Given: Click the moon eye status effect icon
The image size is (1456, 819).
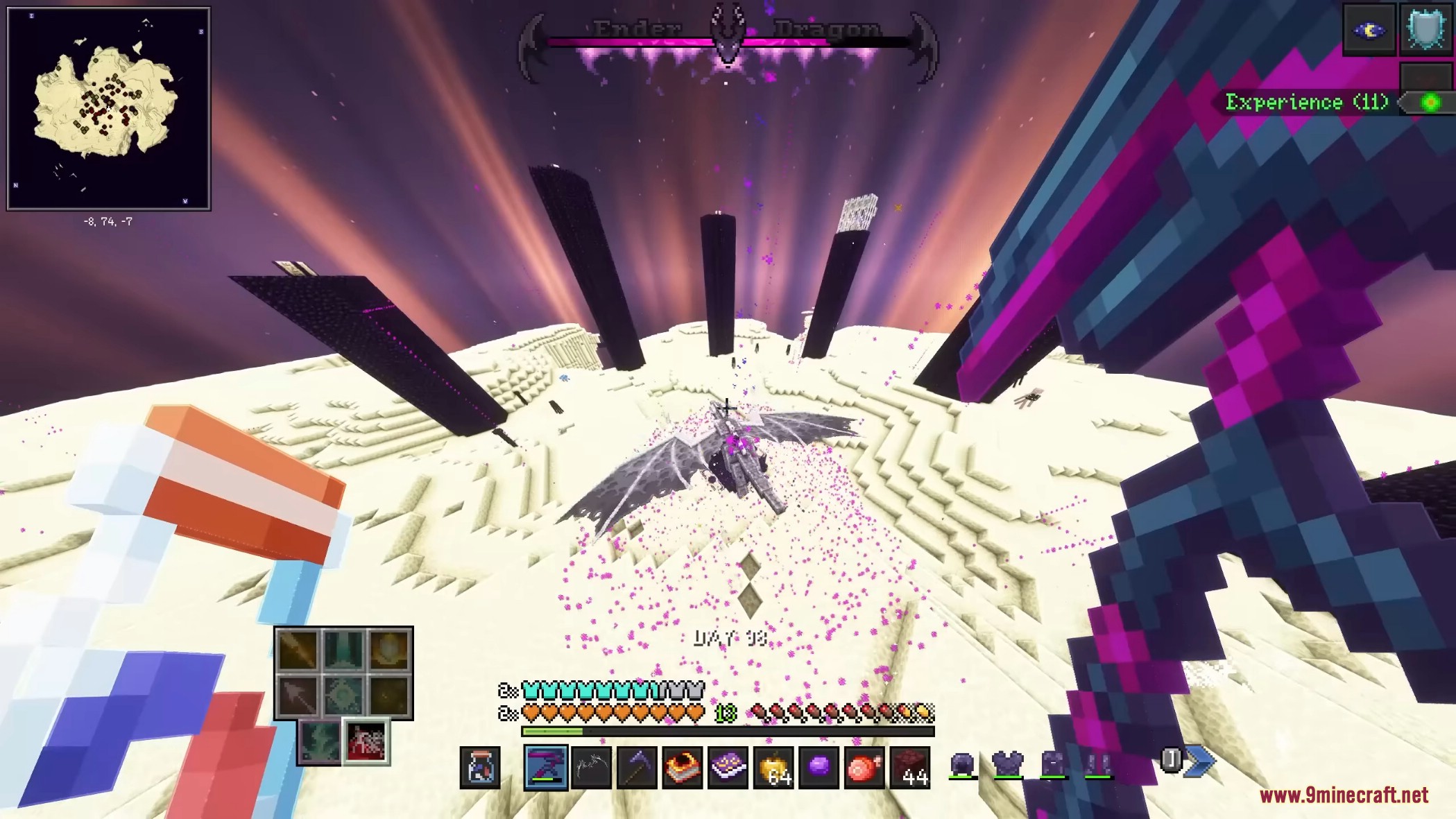Looking at the screenshot, I should (x=1369, y=30).
